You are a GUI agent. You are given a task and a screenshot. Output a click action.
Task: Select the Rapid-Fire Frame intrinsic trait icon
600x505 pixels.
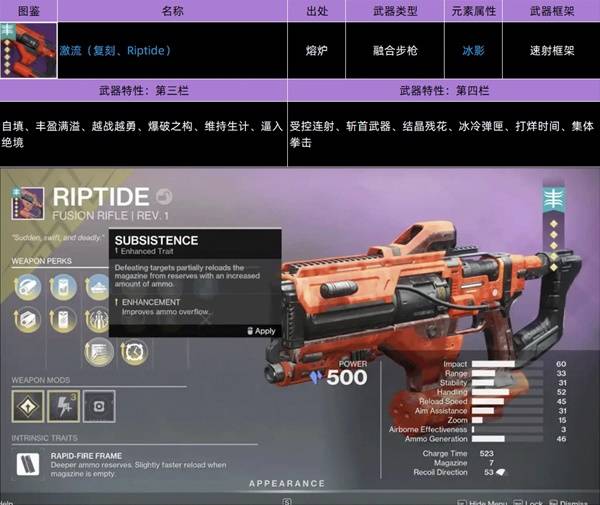tap(28, 465)
